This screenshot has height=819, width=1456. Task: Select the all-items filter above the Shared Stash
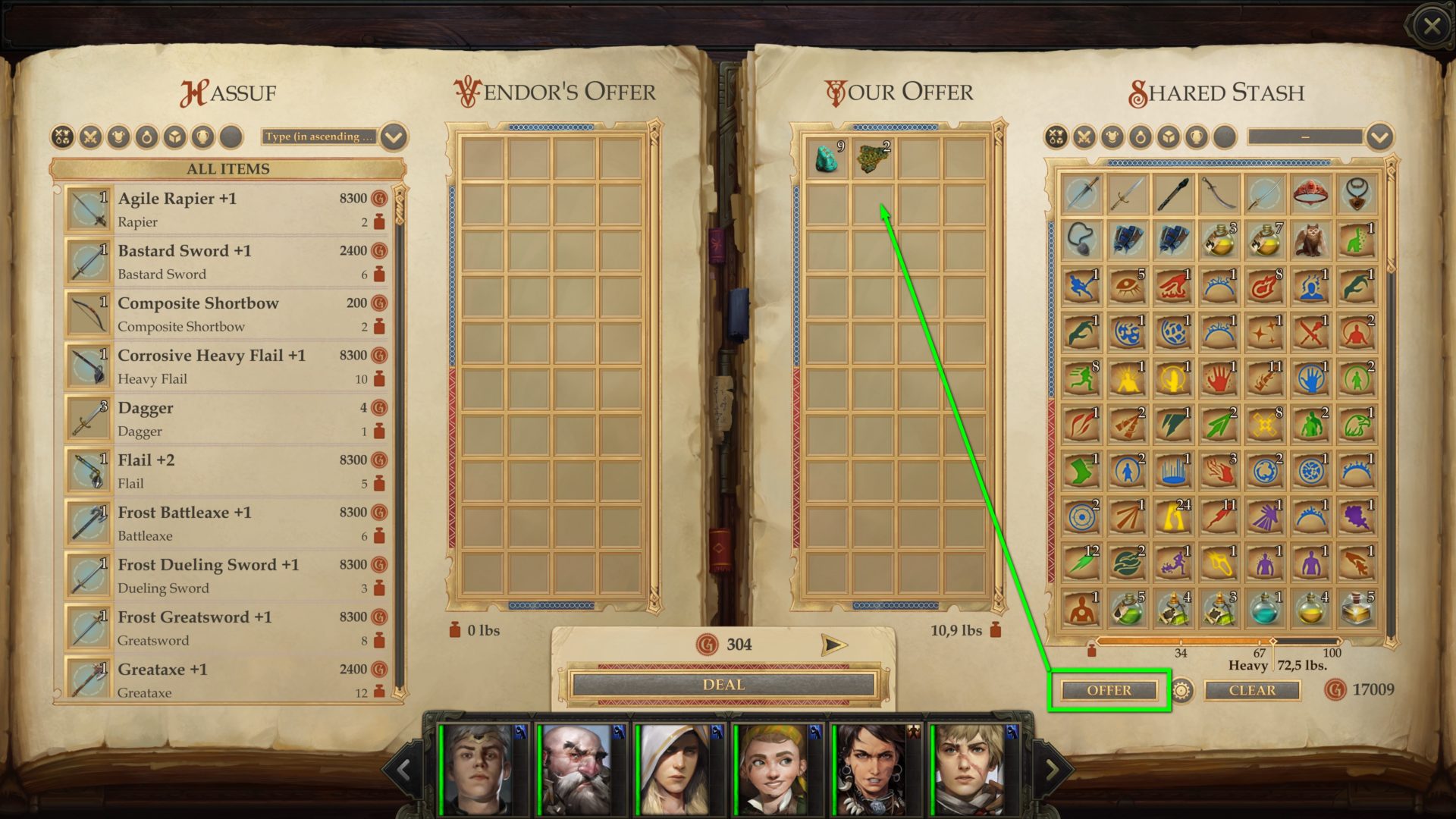tap(1056, 137)
